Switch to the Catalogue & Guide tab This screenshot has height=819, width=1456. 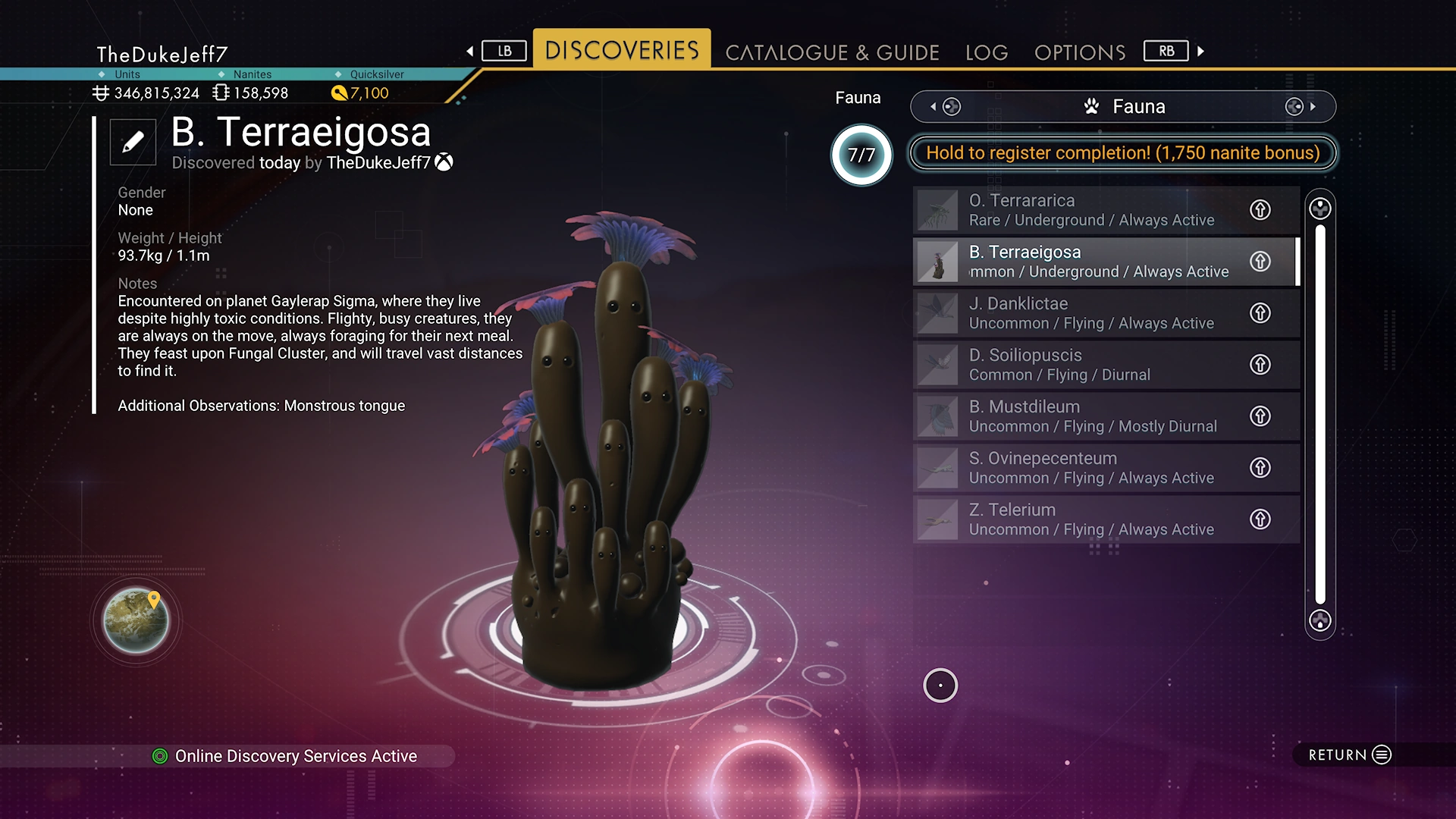click(x=832, y=52)
